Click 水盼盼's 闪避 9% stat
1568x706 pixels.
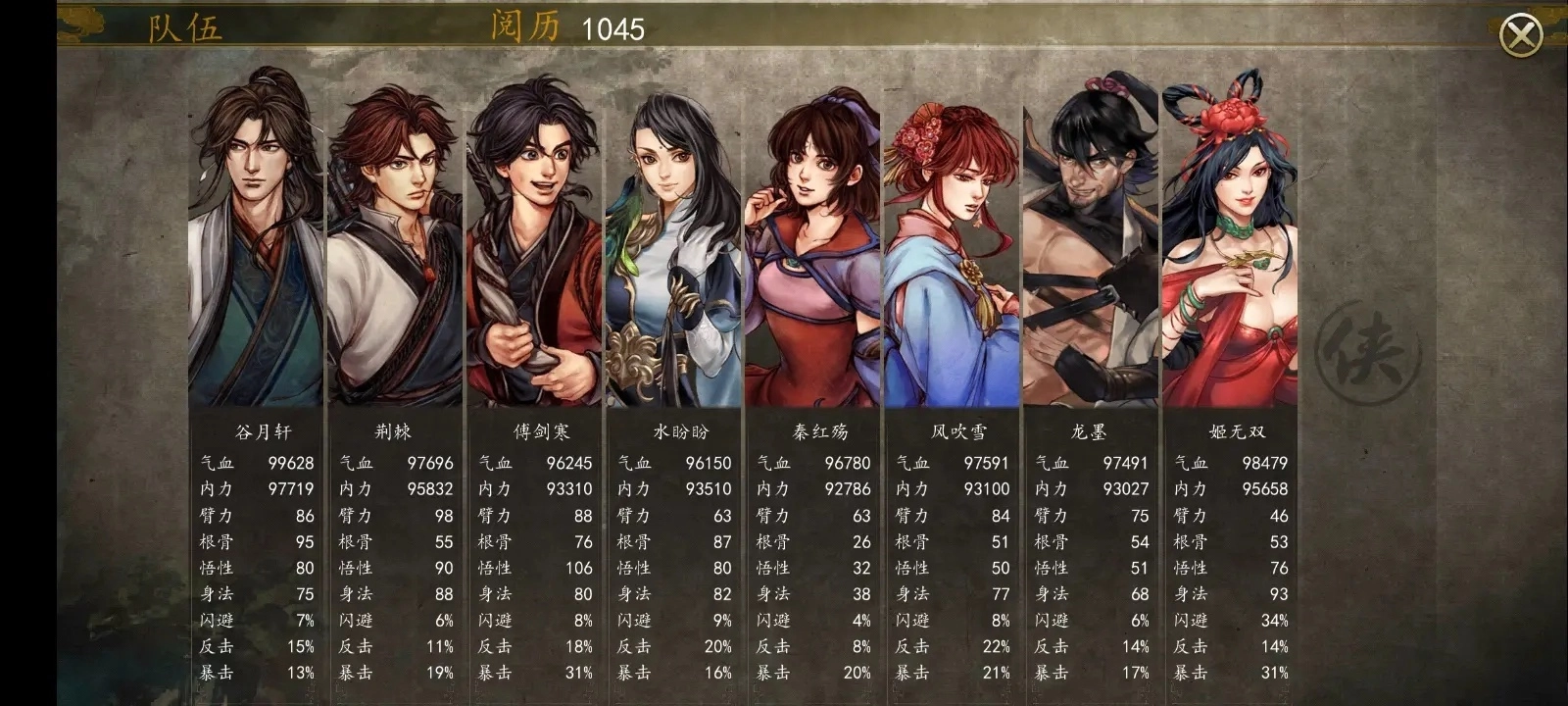pos(723,622)
